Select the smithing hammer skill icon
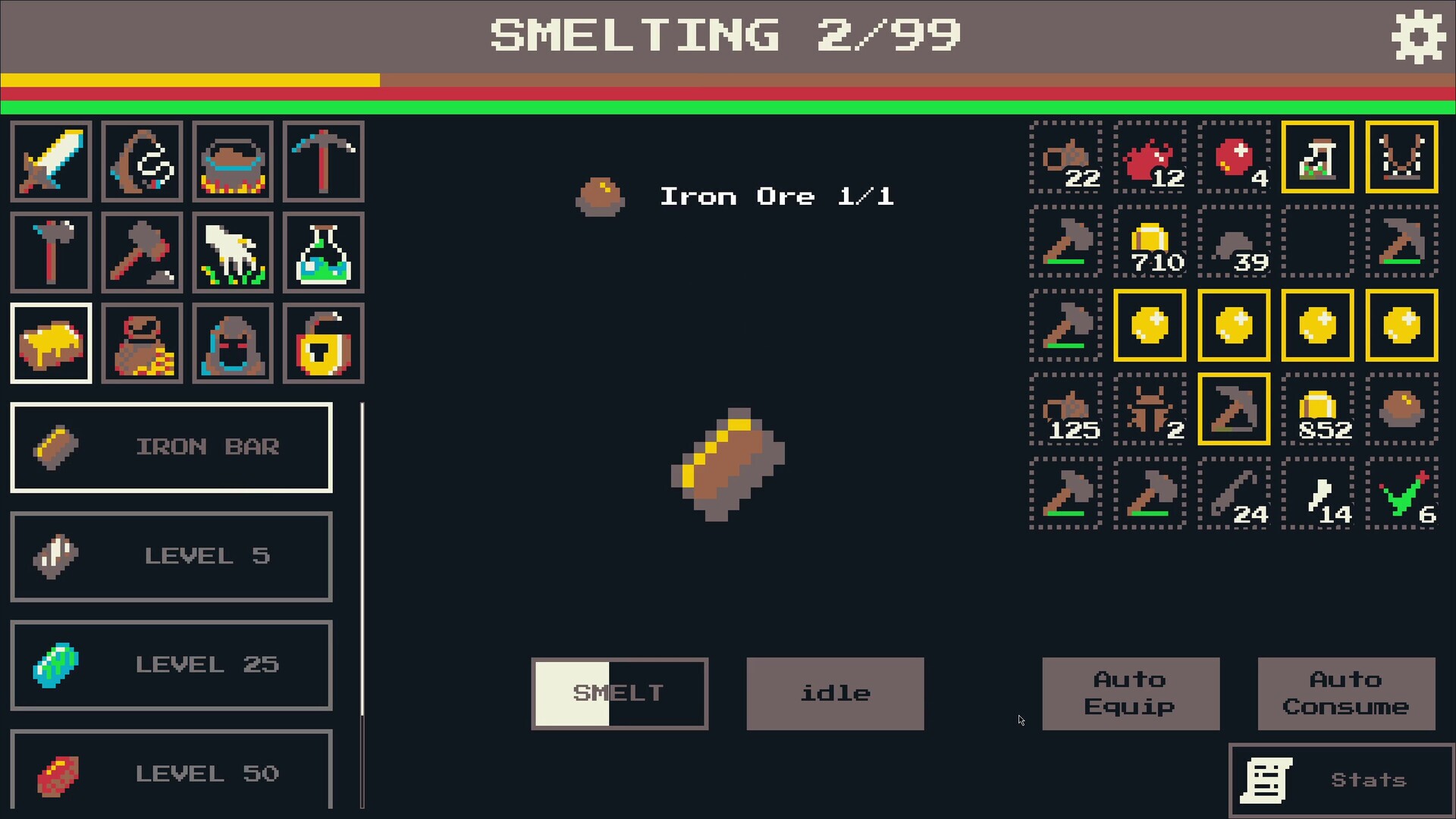Screen dimensions: 1456x819 tap(142, 253)
